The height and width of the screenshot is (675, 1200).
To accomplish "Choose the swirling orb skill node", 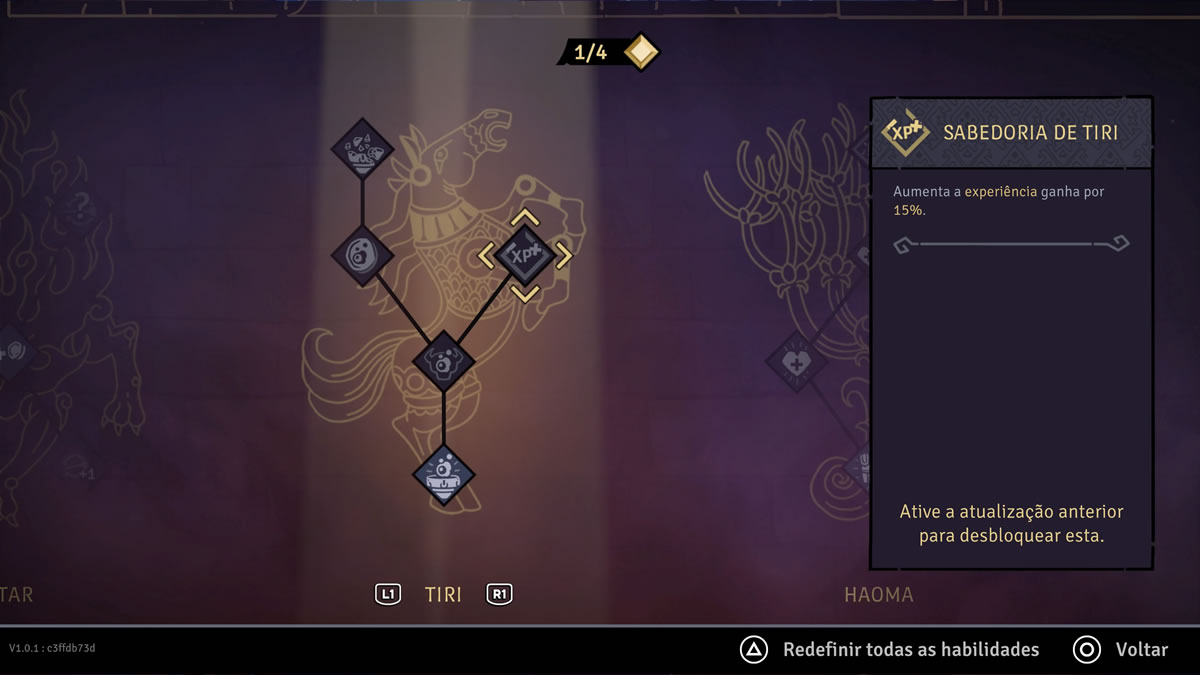I will click(362, 256).
